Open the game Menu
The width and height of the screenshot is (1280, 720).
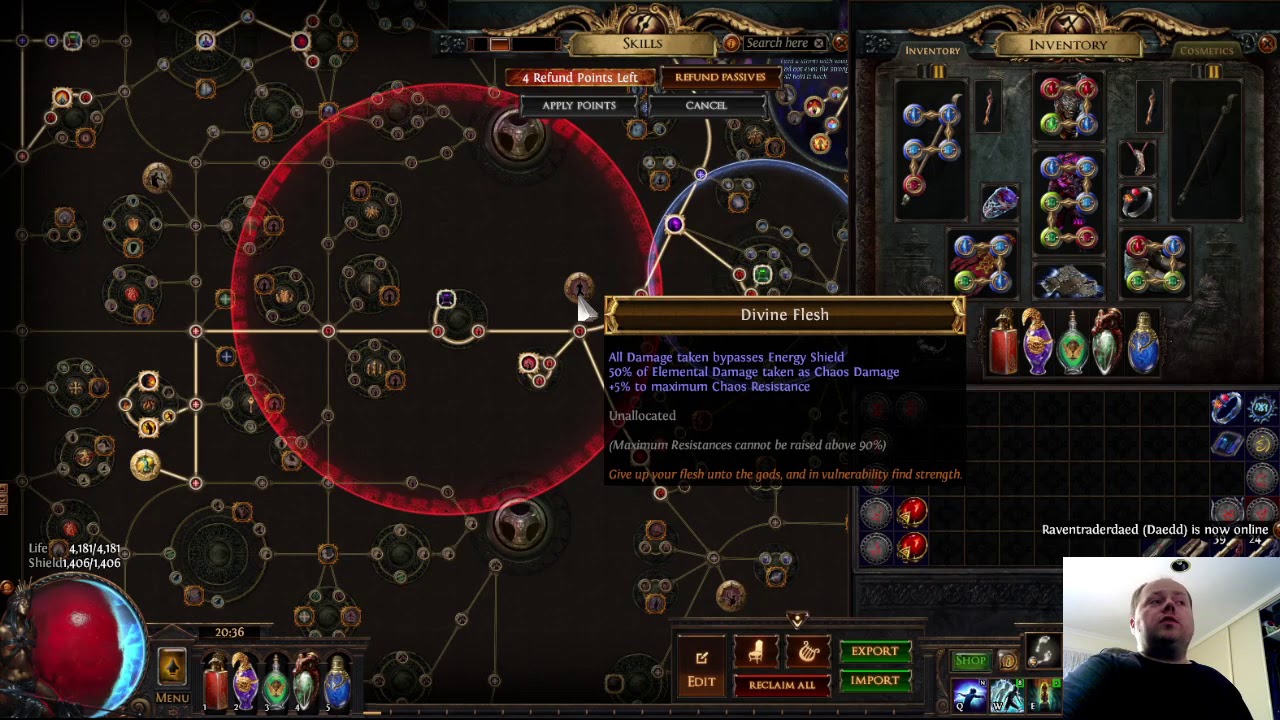[172, 697]
